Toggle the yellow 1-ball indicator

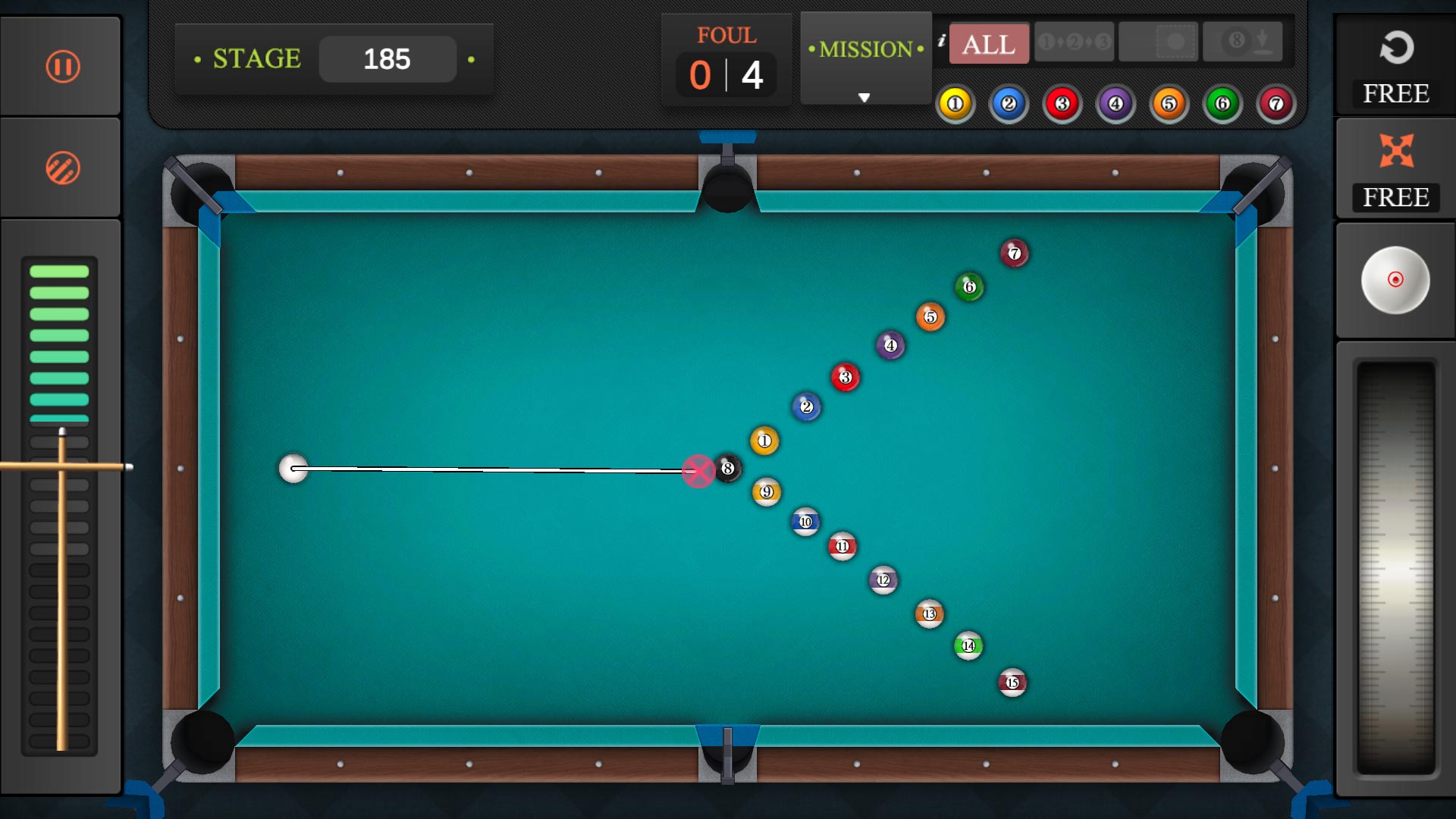click(x=955, y=104)
